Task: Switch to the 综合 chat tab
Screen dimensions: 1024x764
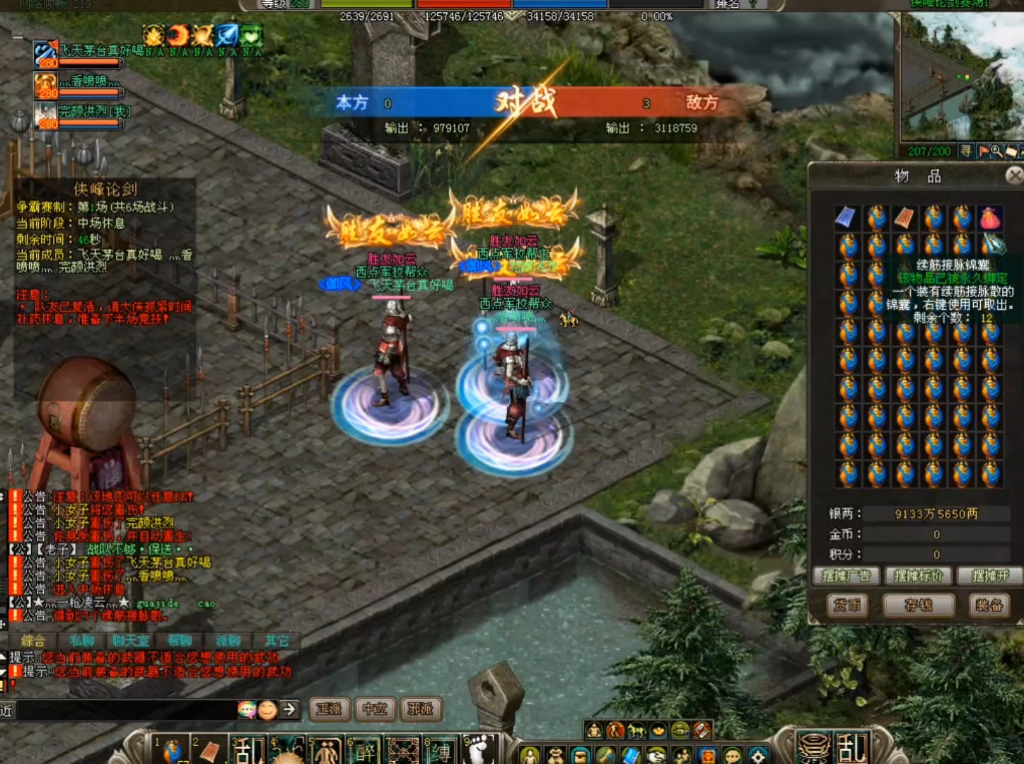Action: (x=33, y=640)
